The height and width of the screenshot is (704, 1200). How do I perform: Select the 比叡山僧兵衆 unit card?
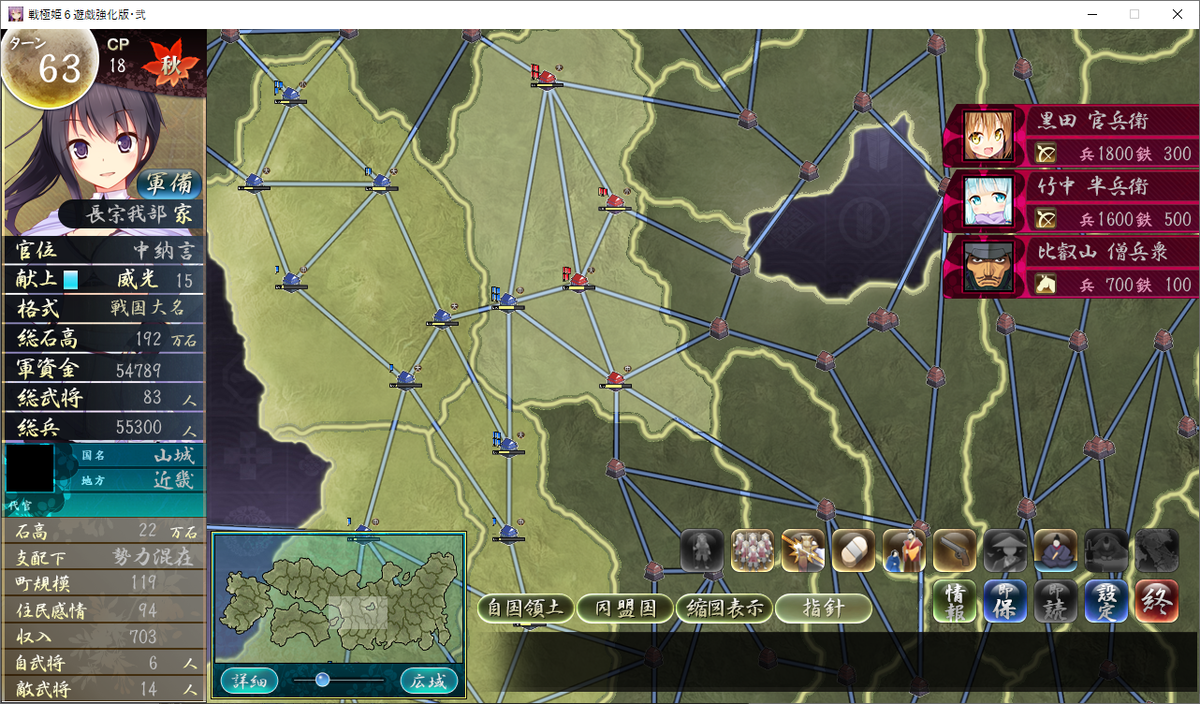(1069, 266)
